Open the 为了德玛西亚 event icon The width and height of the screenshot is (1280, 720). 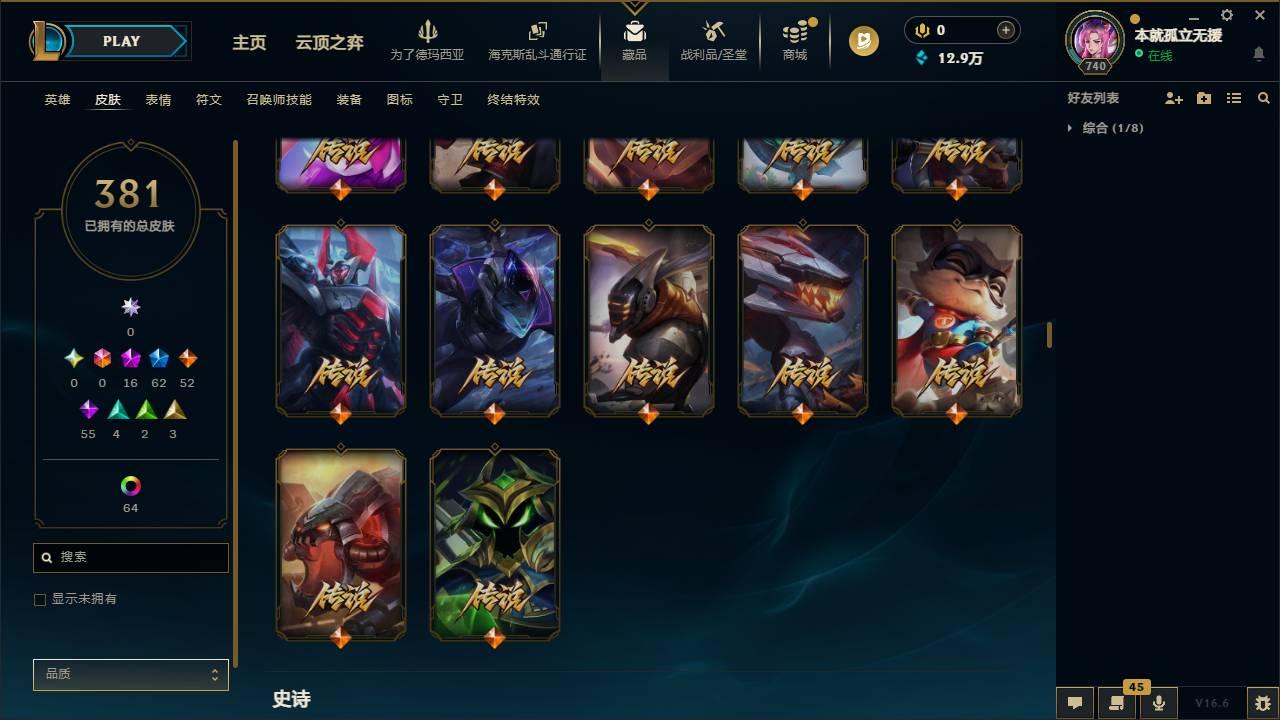429,40
